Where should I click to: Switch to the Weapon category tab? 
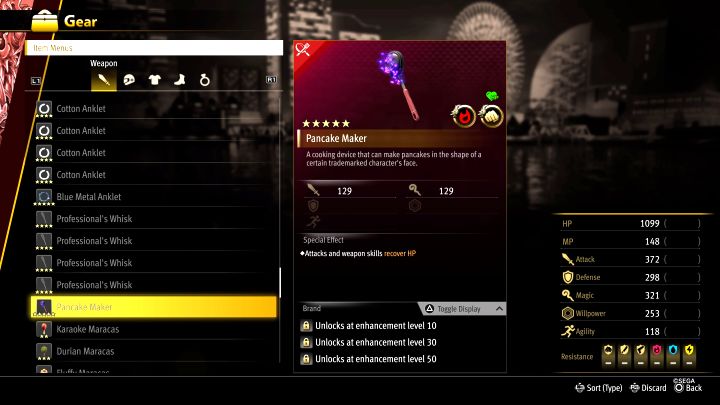coord(104,79)
